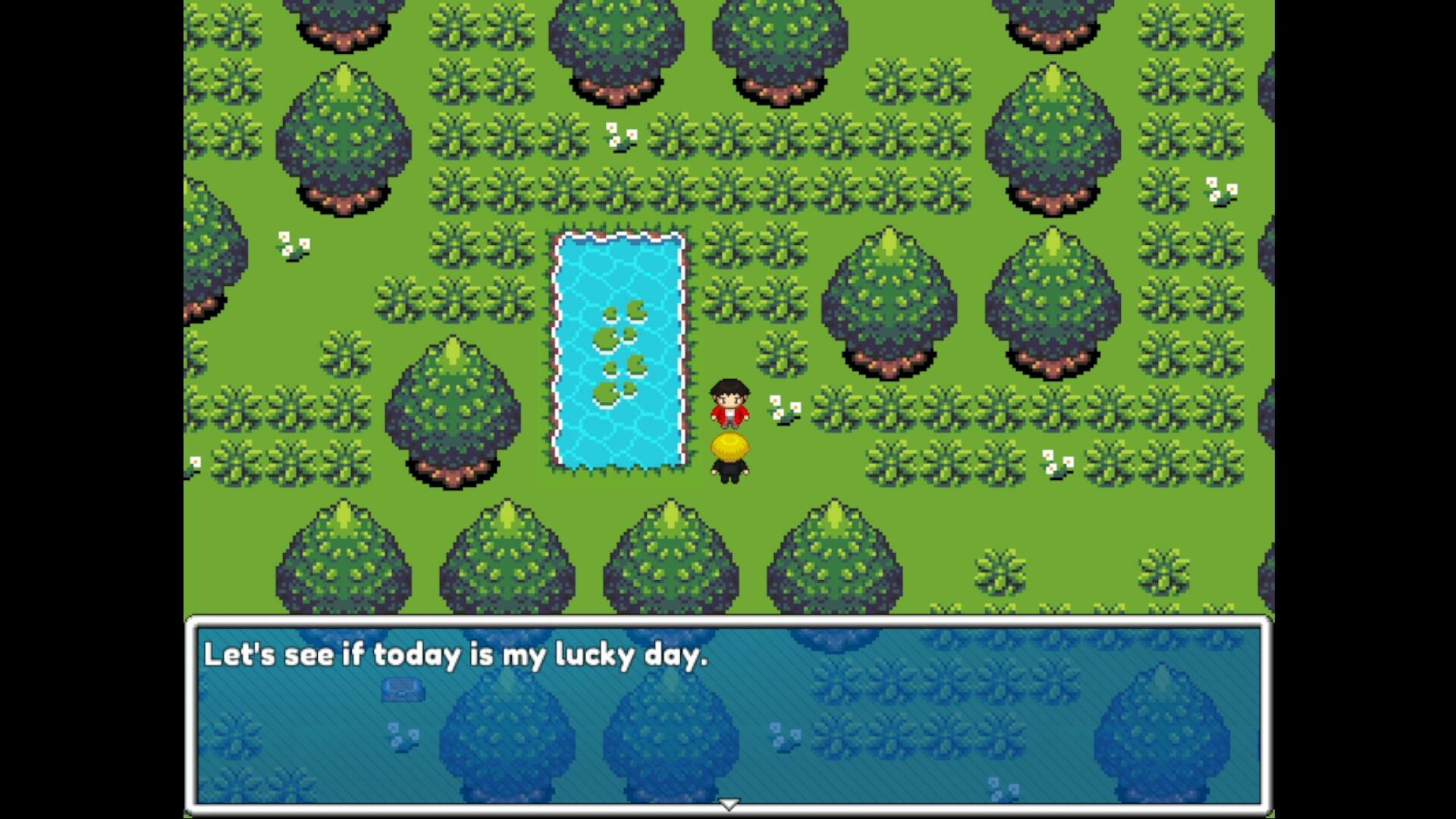Click the flowers above the pond
The height and width of the screenshot is (819, 1456).
pos(620,136)
